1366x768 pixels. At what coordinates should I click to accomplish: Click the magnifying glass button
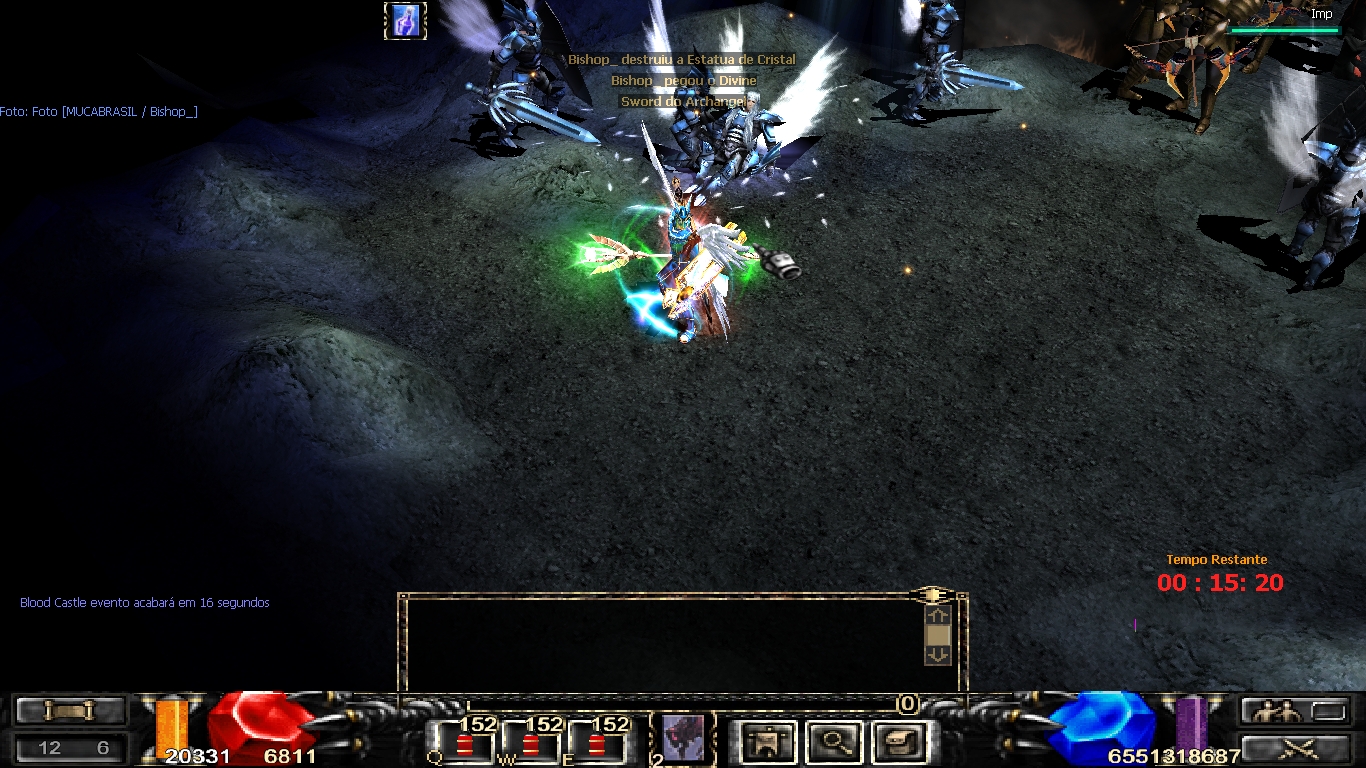834,741
